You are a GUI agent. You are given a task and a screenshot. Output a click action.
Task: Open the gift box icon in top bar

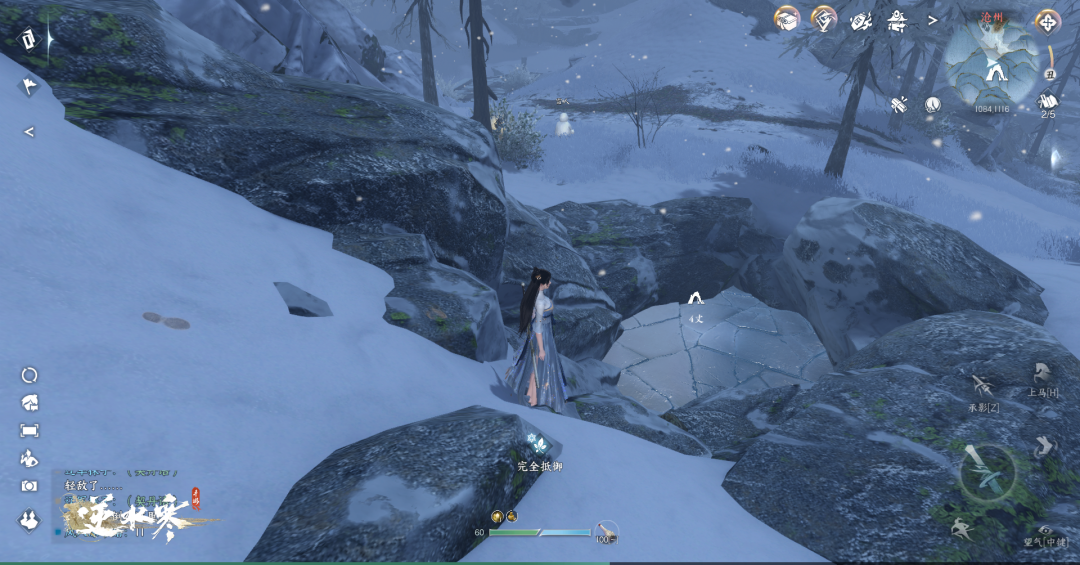click(x=788, y=19)
